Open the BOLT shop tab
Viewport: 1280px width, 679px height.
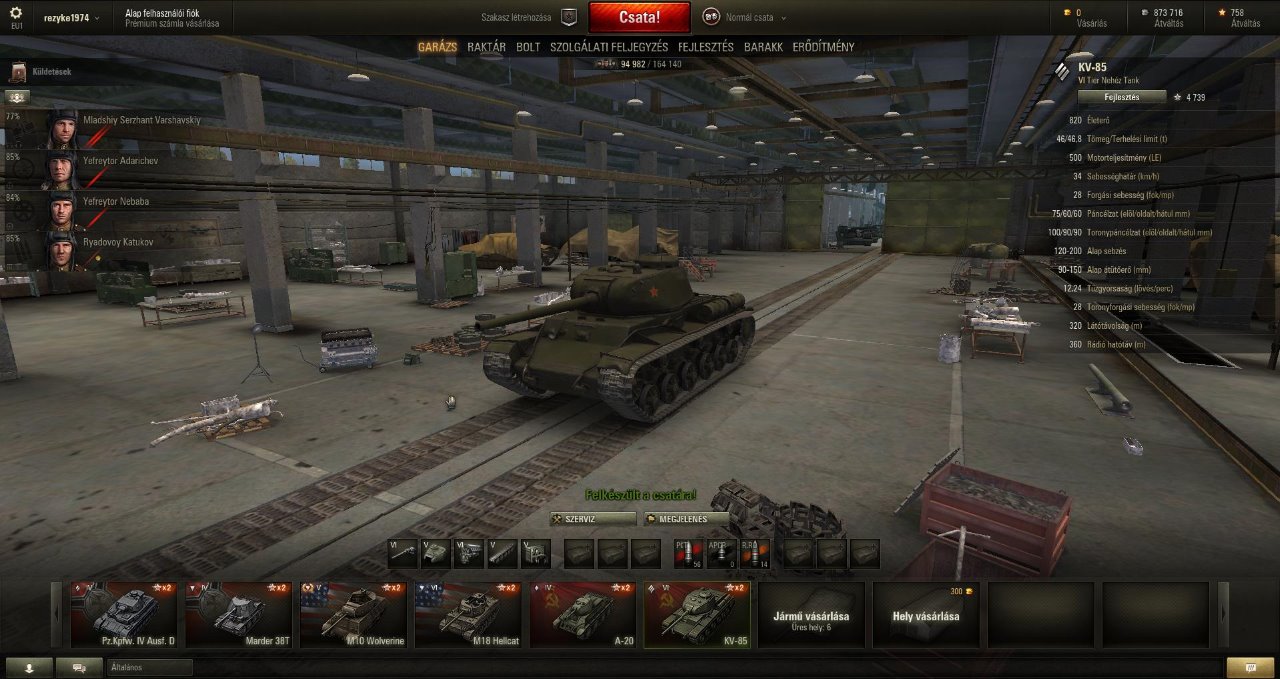pyautogui.click(x=528, y=47)
